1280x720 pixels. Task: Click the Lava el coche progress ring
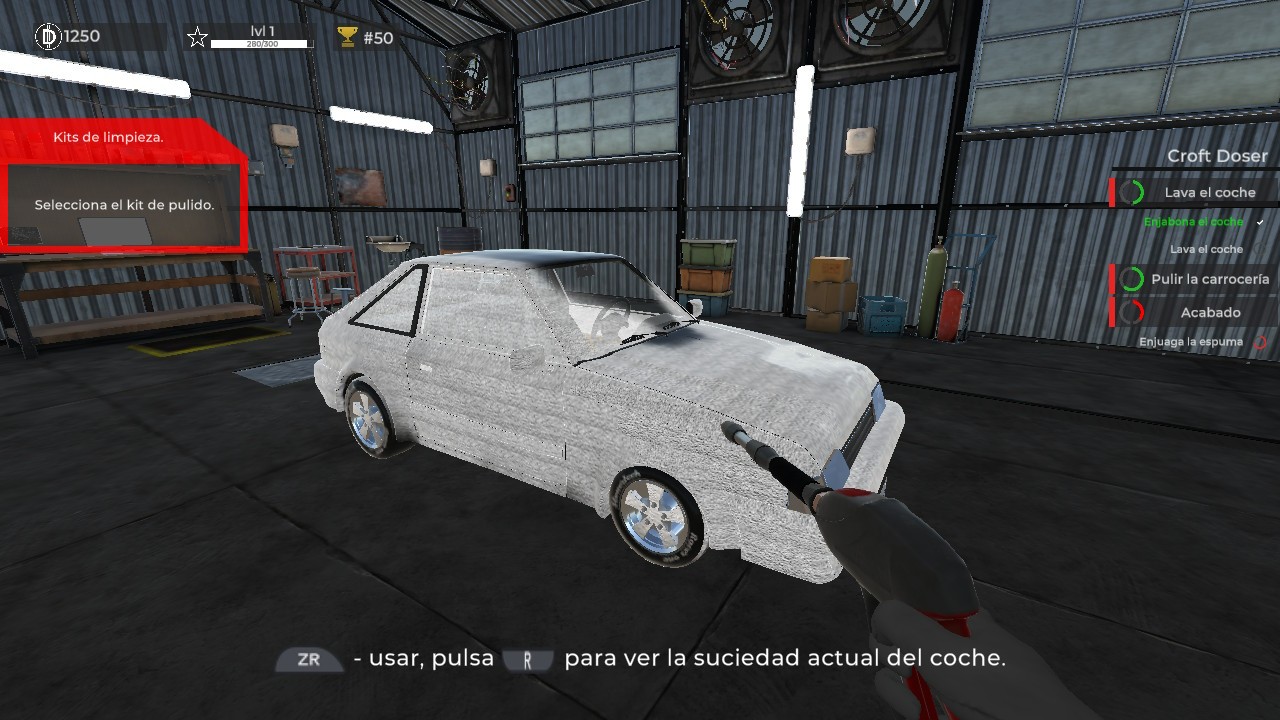1132,190
